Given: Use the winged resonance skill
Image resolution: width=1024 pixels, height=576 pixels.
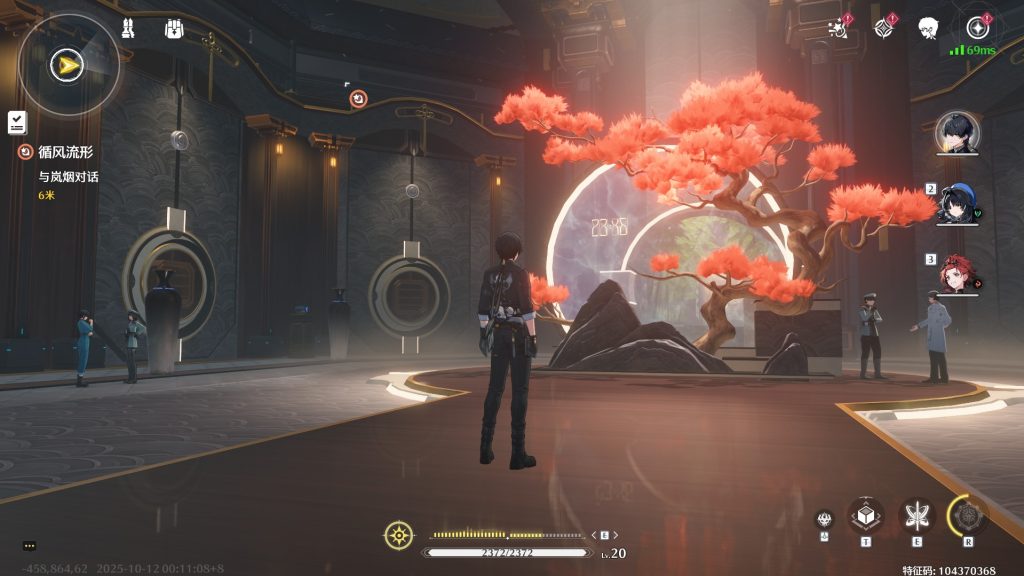Looking at the screenshot, I should click(x=916, y=515).
